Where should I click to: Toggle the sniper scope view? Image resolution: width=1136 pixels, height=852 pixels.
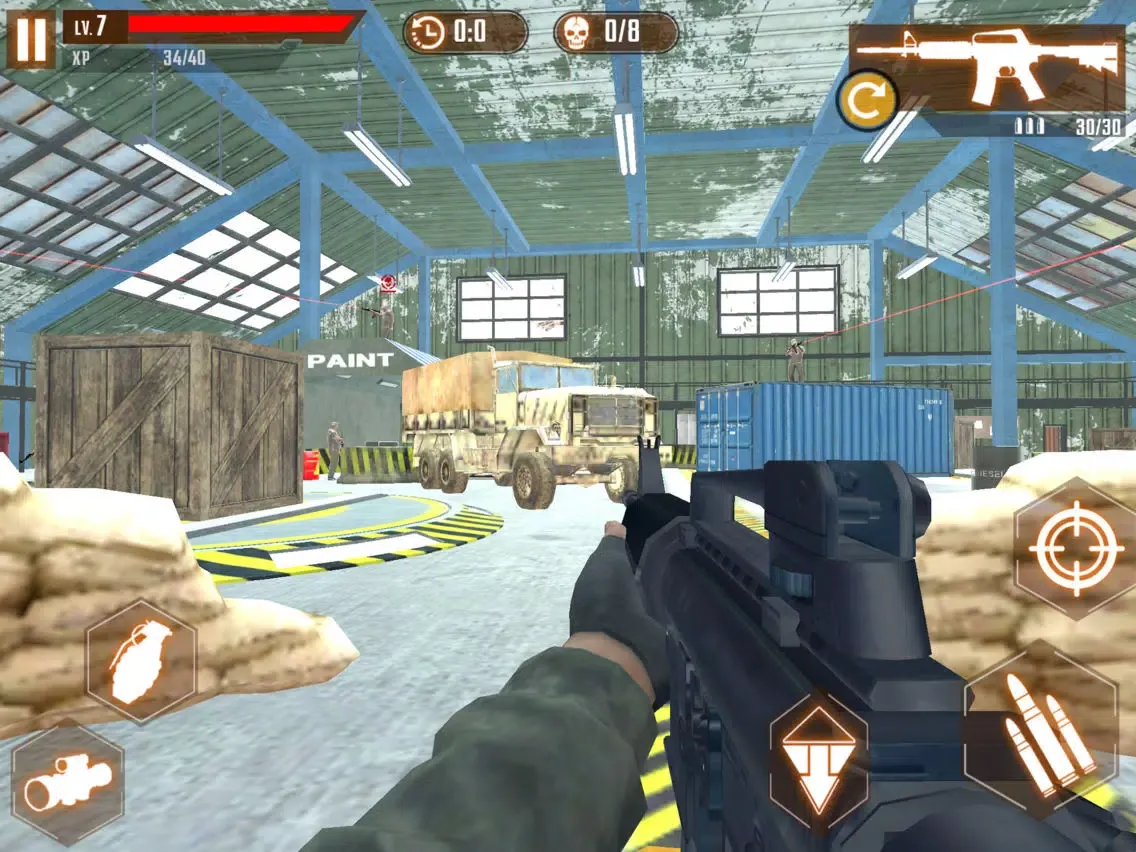coord(68,783)
